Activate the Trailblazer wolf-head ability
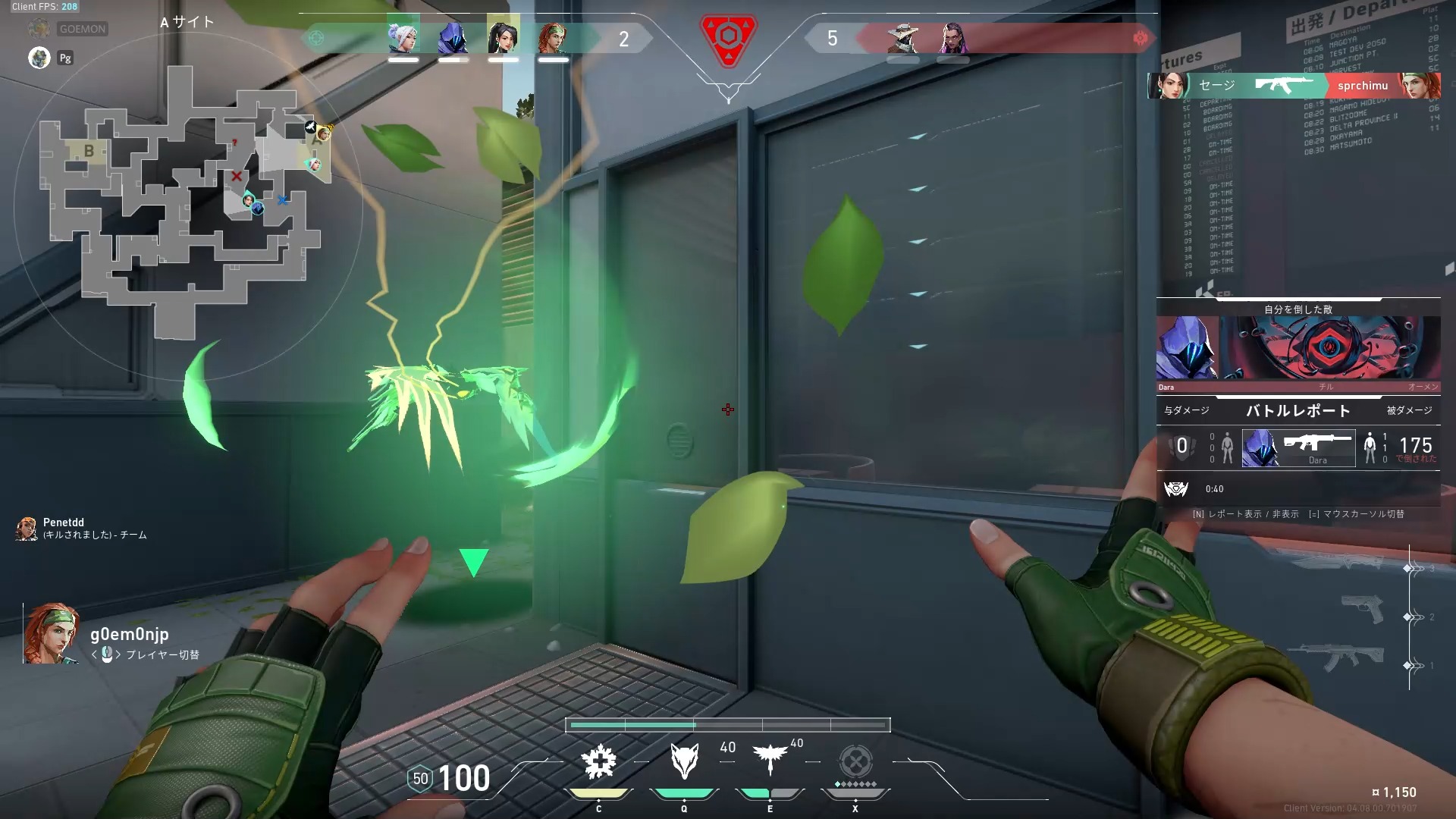Viewport: 1456px width, 819px height. pos(684,761)
